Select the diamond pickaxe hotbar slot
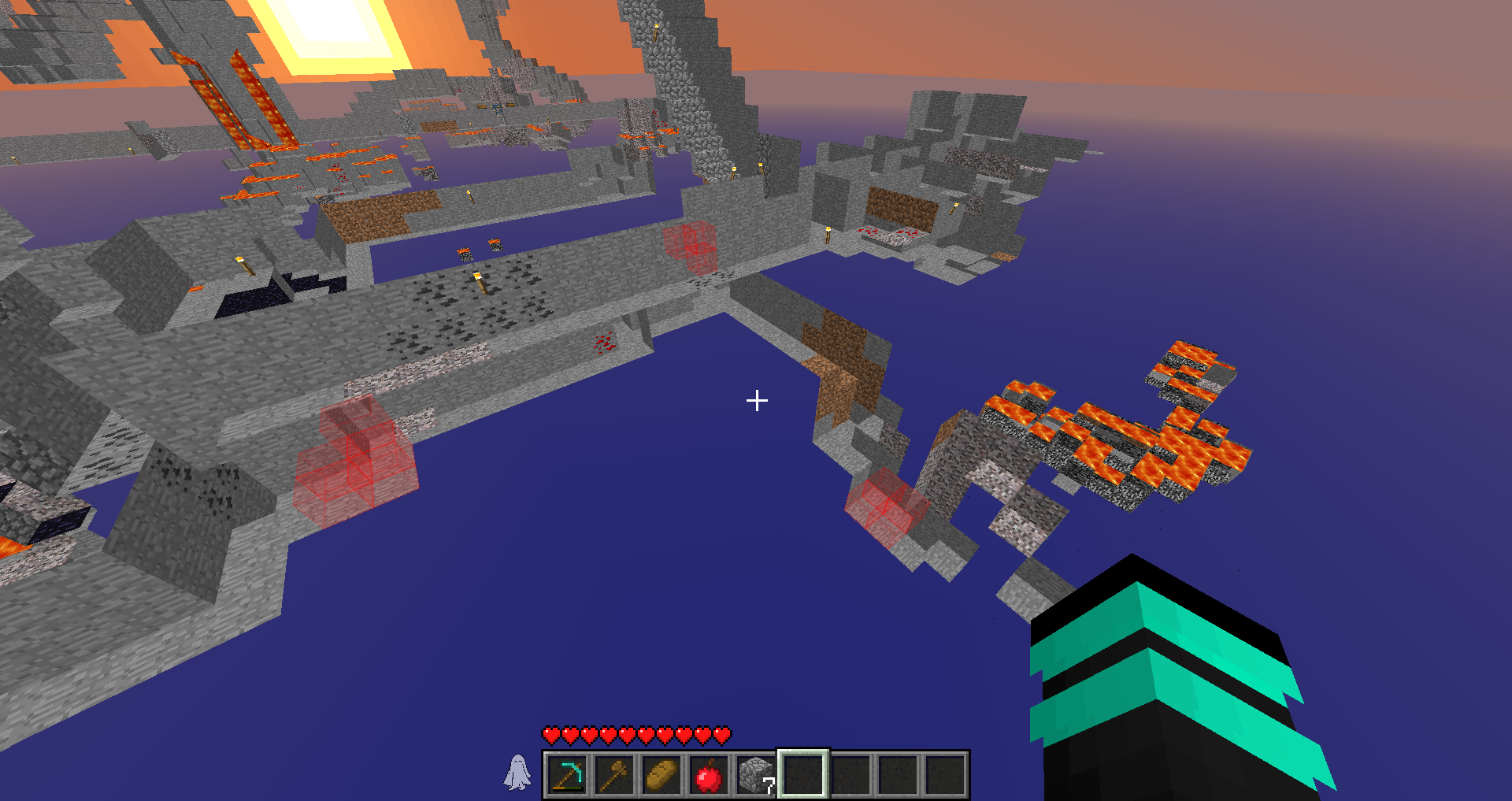The image size is (1512, 801). [x=566, y=775]
